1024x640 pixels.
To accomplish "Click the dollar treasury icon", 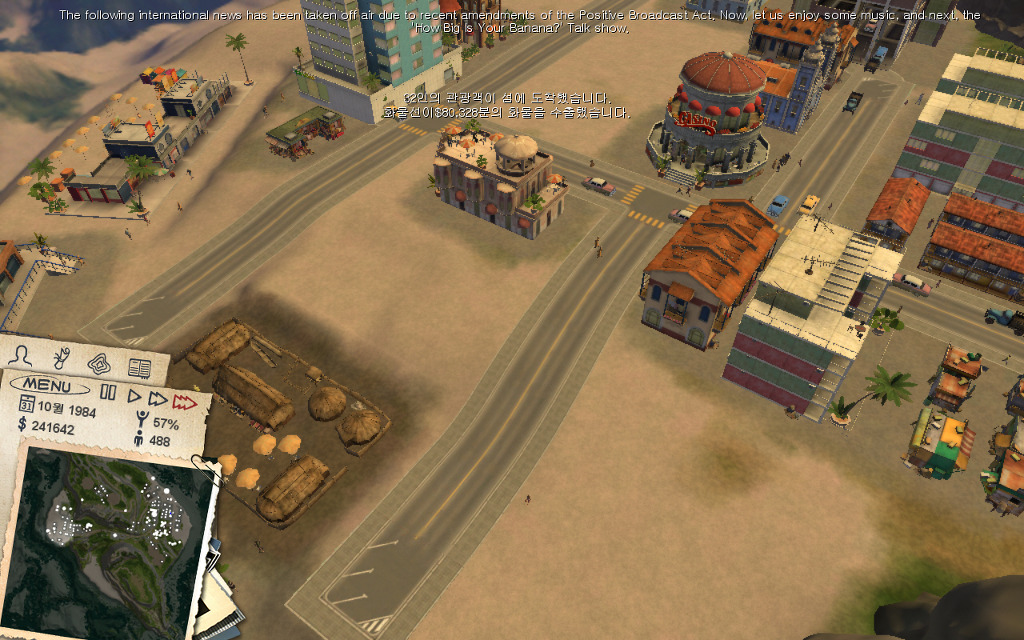I will point(23,423).
